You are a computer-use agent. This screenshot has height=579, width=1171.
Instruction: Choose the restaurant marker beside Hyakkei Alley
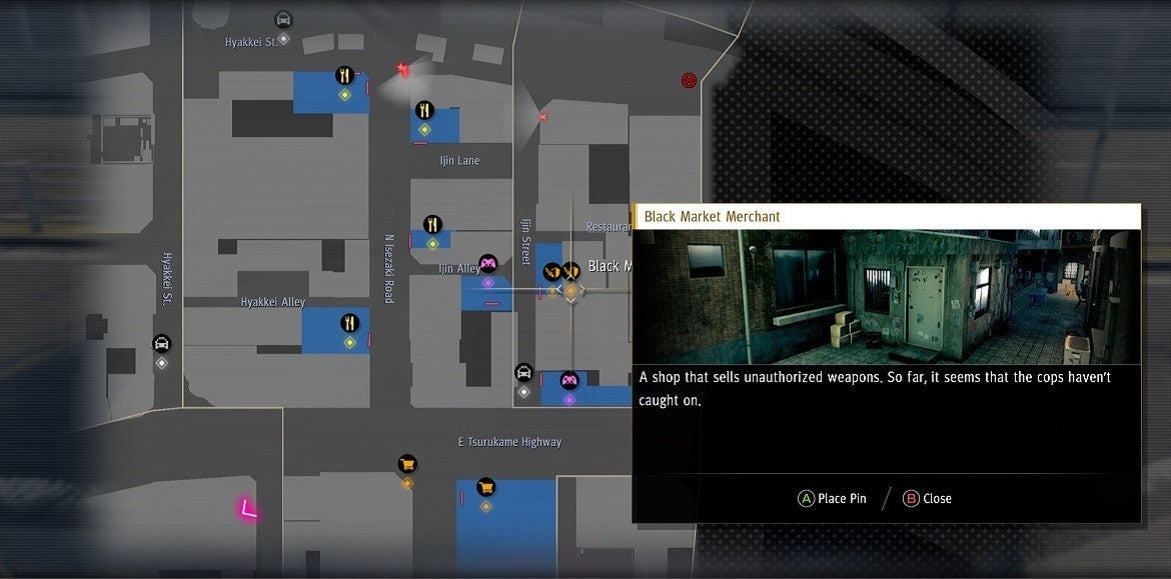coord(349,322)
